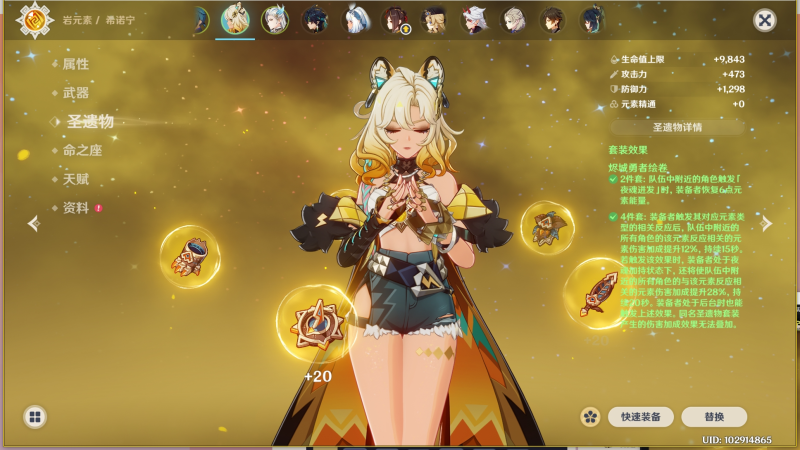Select the 圣遗物 artifacts section
The width and height of the screenshot is (800, 450).
click(89, 122)
